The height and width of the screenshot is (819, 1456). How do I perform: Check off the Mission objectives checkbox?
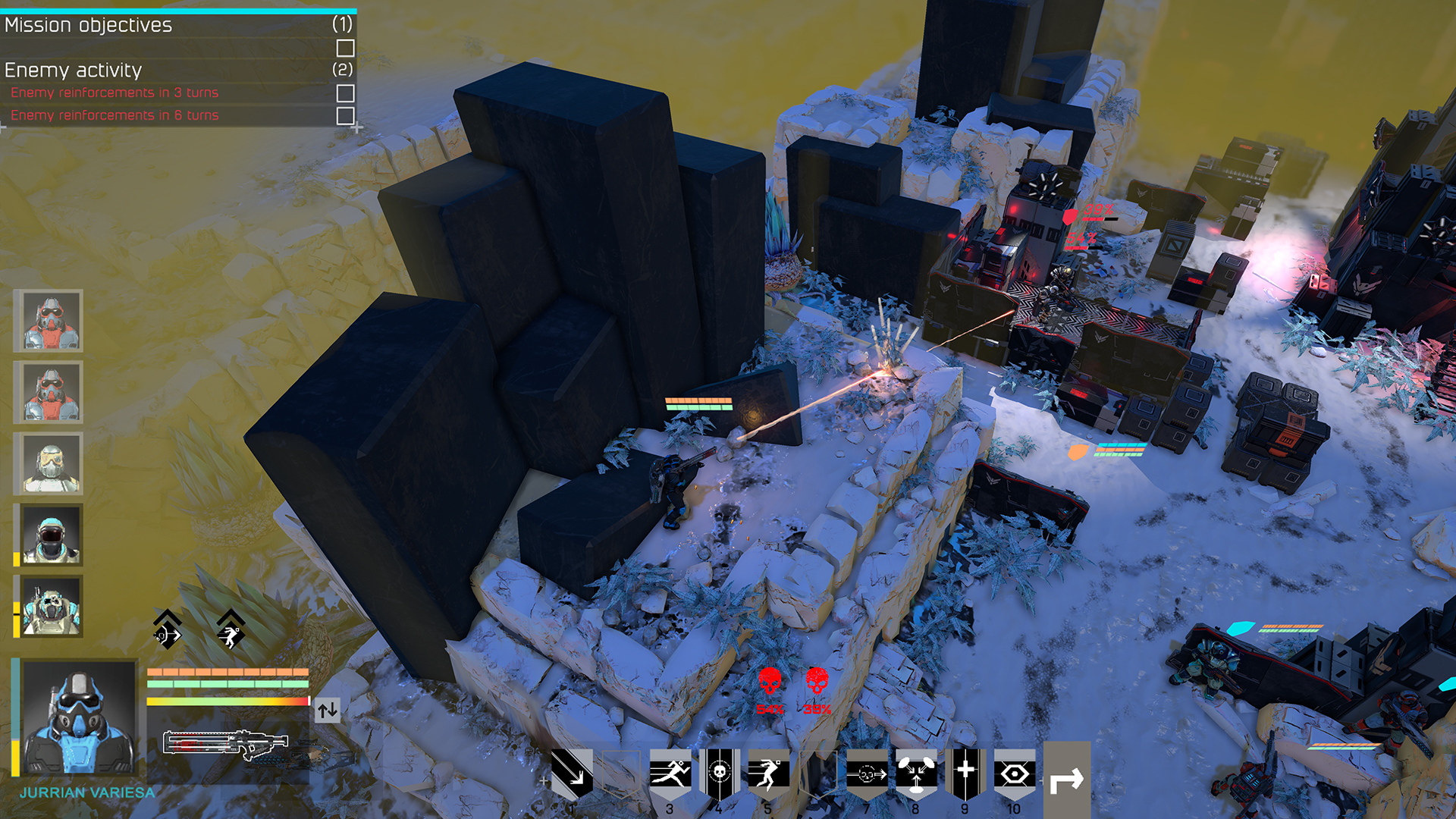(347, 48)
